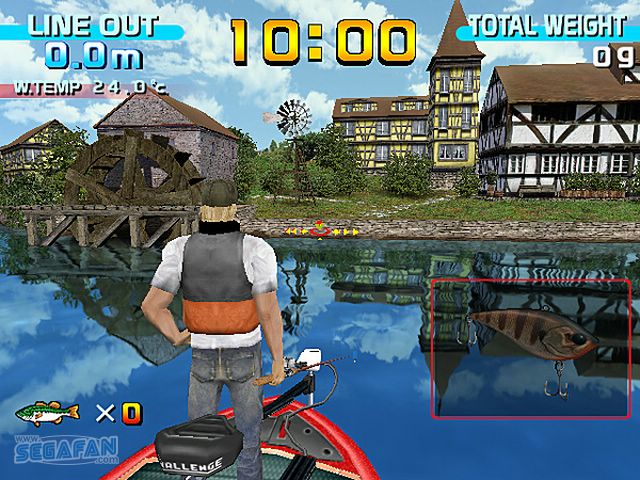The height and width of the screenshot is (480, 640).
Task: Click the SEGAFAN.com watermark logo
Action: [66, 449]
